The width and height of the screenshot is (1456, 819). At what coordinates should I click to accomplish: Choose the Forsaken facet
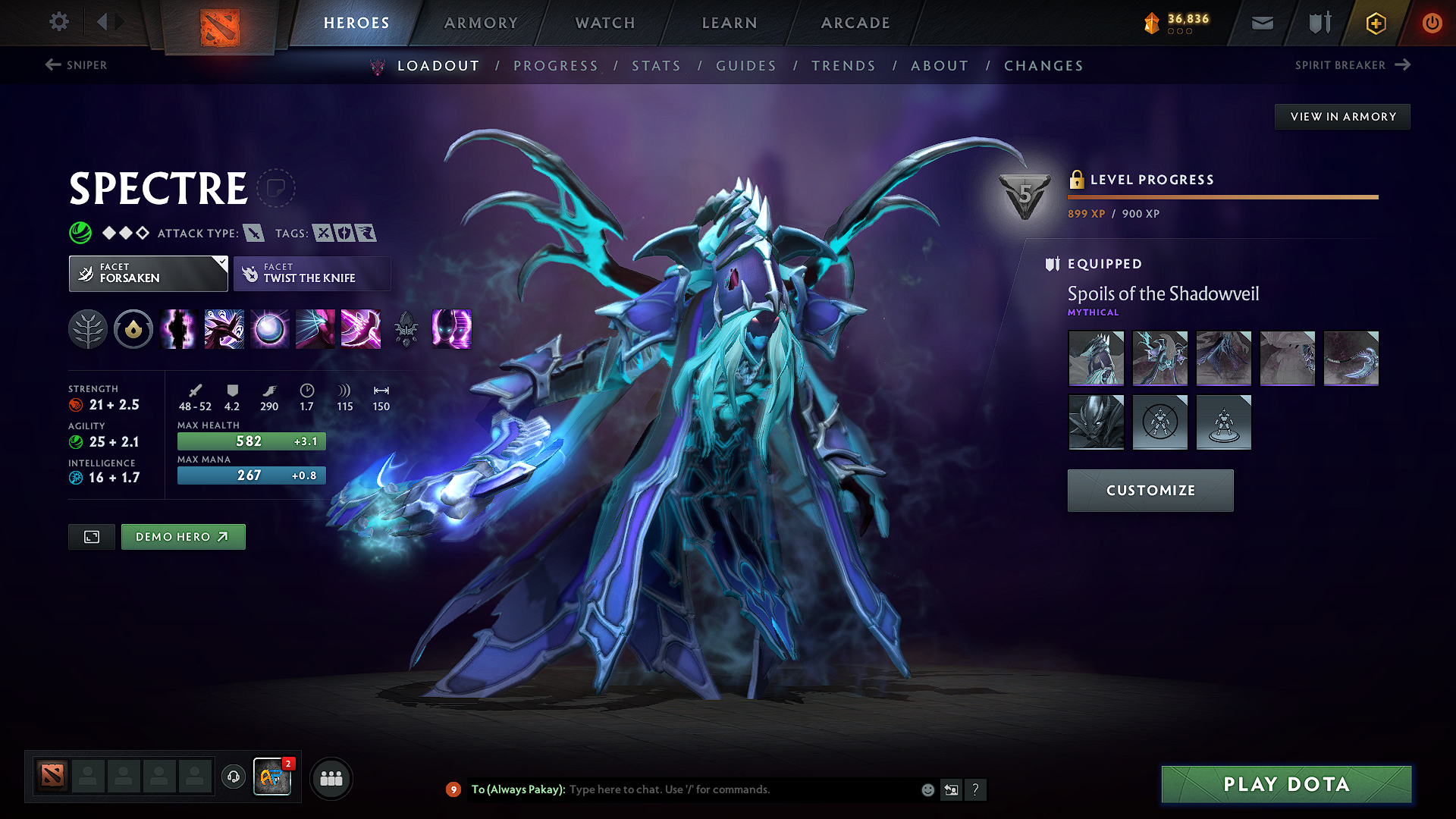(x=148, y=273)
